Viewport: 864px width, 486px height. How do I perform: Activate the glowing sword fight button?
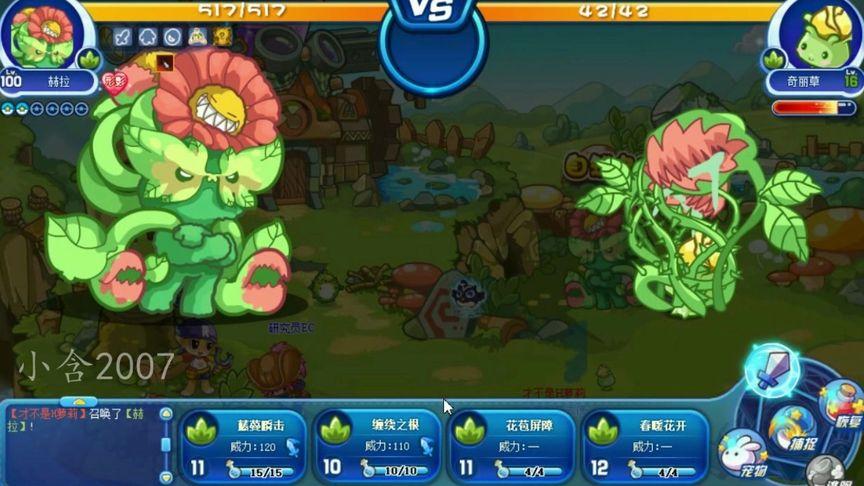click(772, 370)
